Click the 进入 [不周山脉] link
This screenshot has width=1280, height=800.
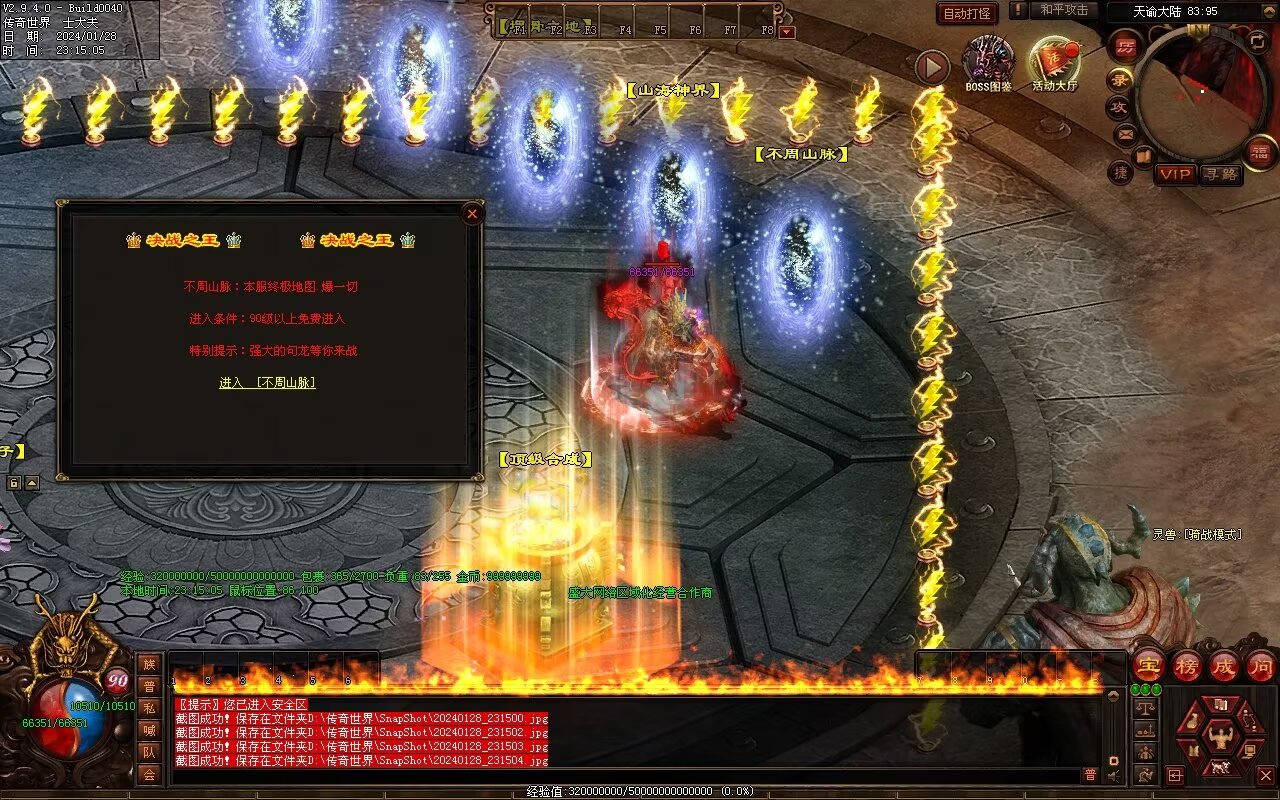coord(267,382)
